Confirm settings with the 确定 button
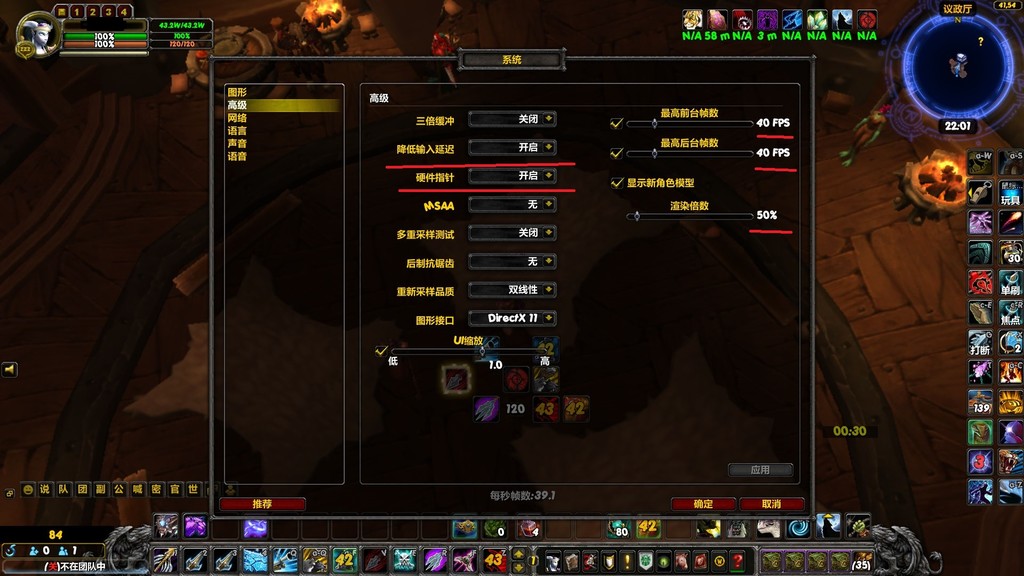 coord(703,504)
